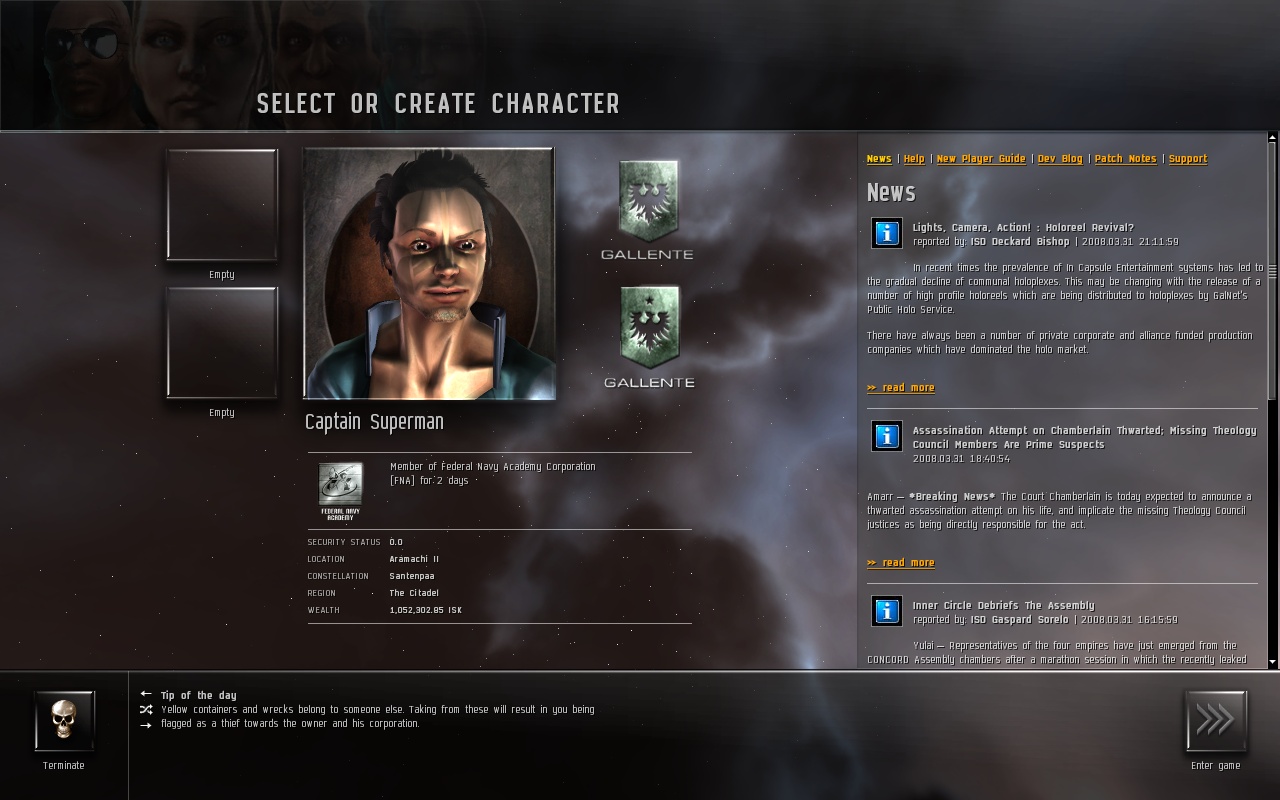1280x800 pixels.
Task: Select the Captain Superman character portrait
Action: coord(429,274)
